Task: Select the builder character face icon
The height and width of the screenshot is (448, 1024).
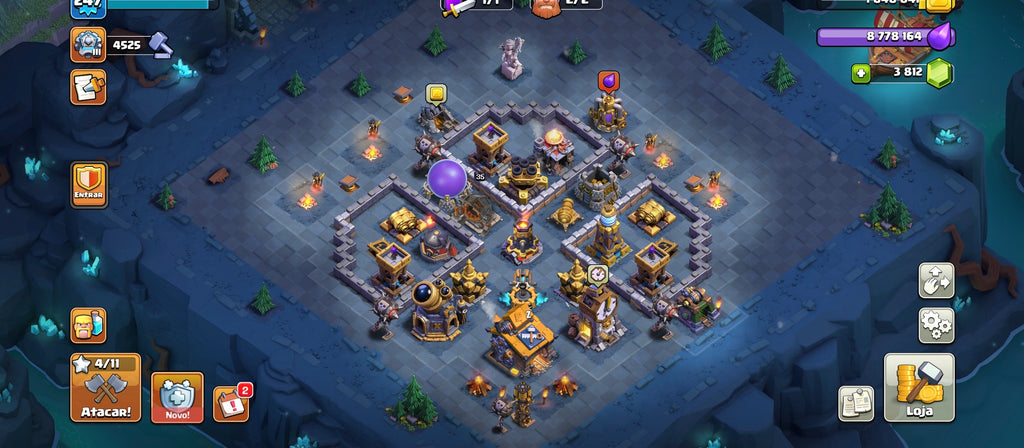Action: [88, 325]
